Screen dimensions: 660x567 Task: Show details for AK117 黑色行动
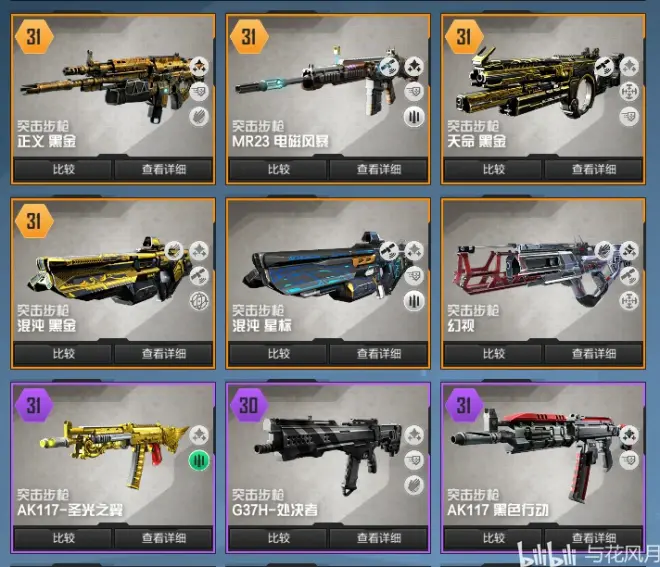[595, 538]
